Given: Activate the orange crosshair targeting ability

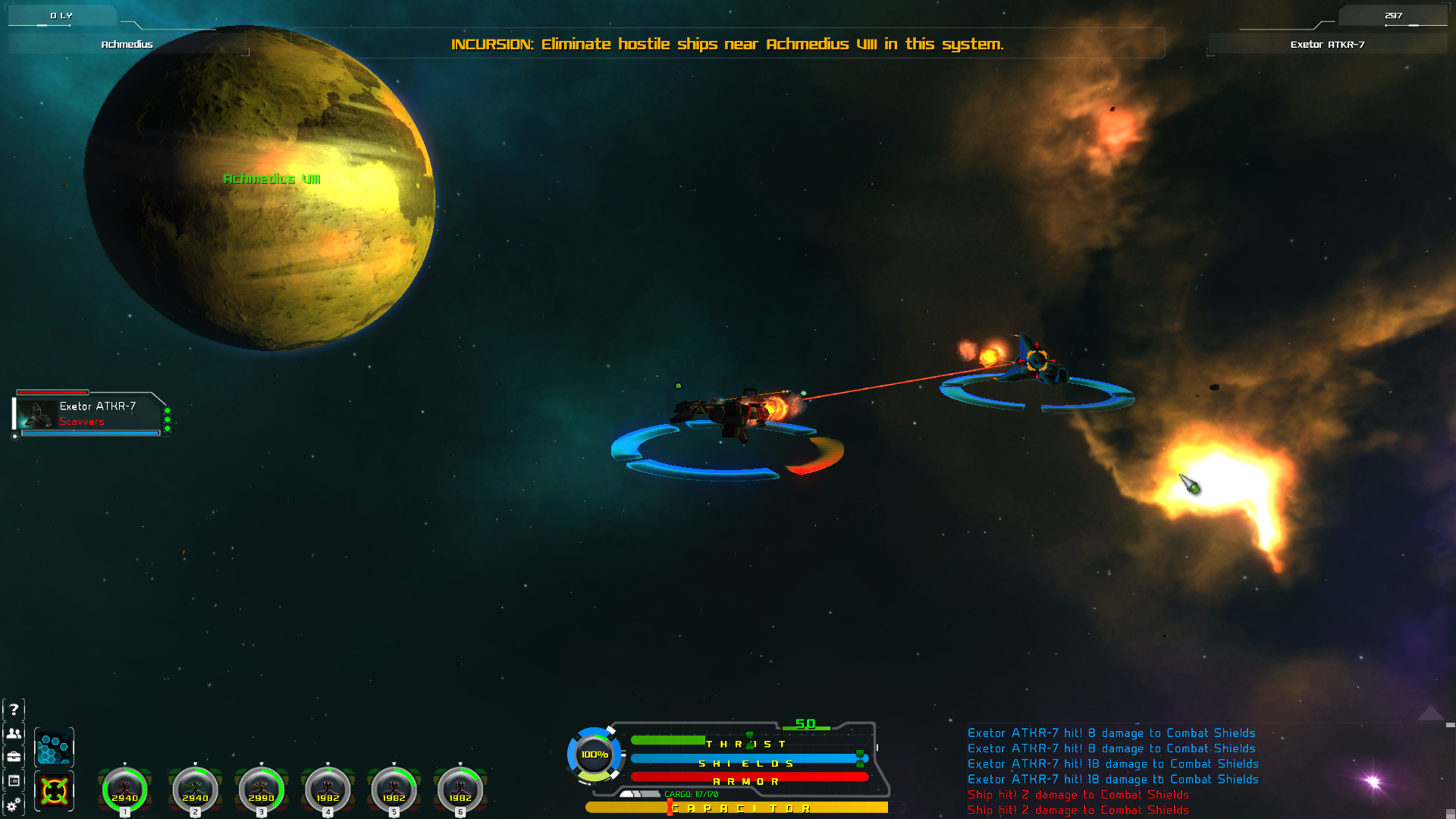Looking at the screenshot, I should [54, 791].
